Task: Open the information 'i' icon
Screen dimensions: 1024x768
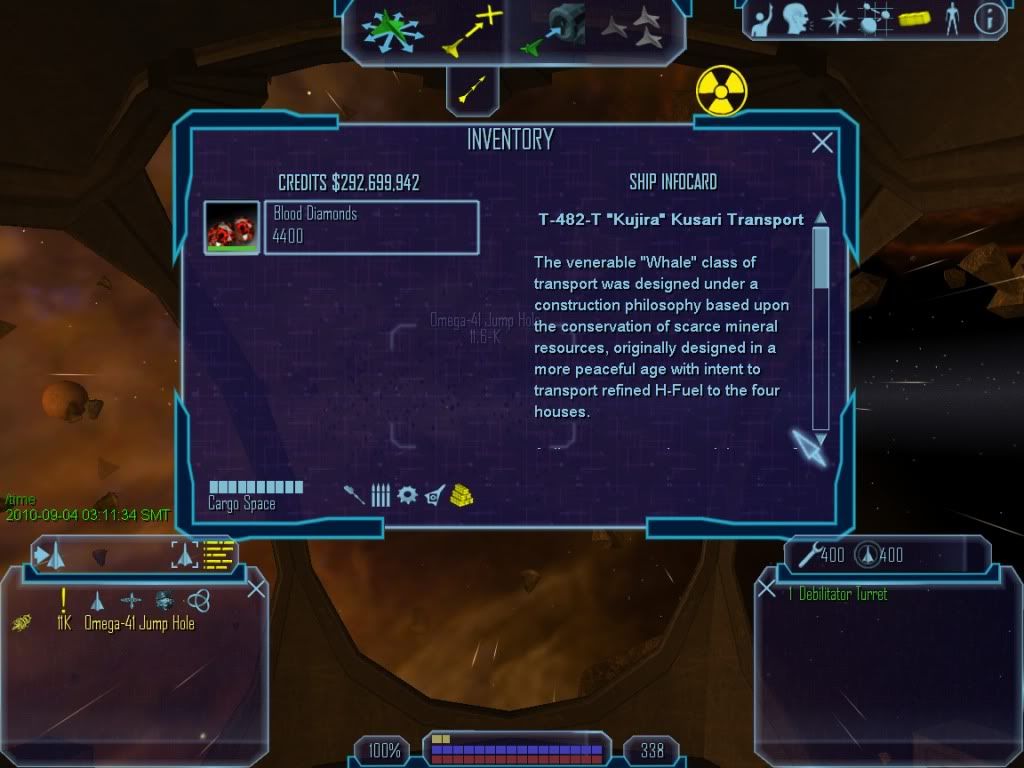Action: (989, 19)
